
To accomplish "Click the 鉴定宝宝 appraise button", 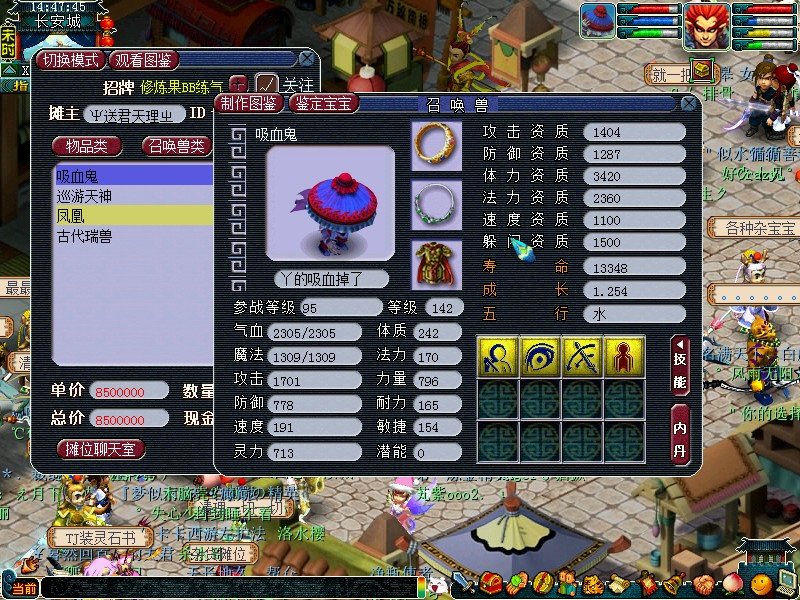I will (x=324, y=103).
